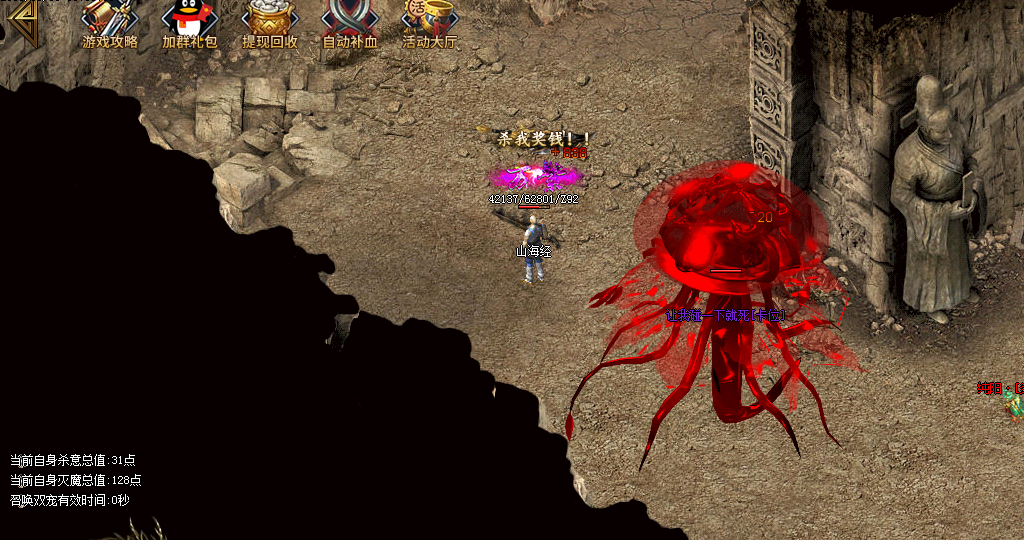Open the 提现回收 gold pot icon
Viewport: 1024px width, 540px height.
coord(269,20)
